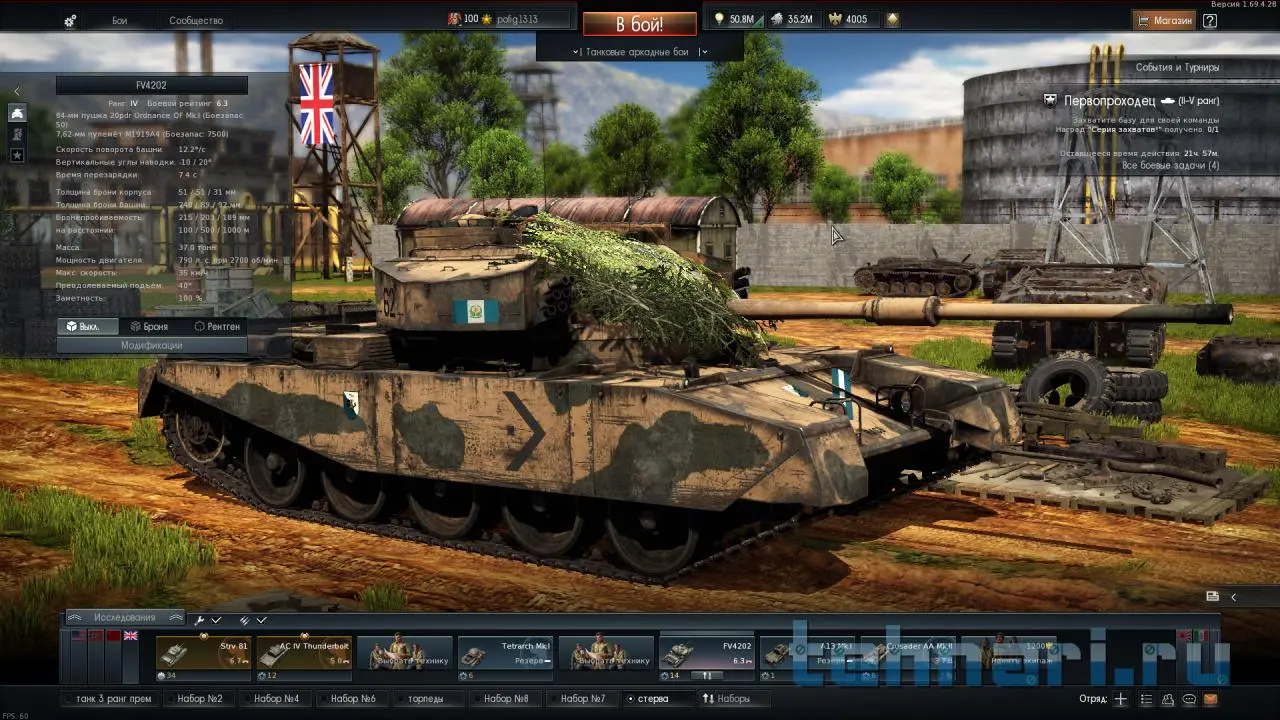Open the gear settings menu
Image resolution: width=1280 pixels, height=720 pixels.
point(70,20)
